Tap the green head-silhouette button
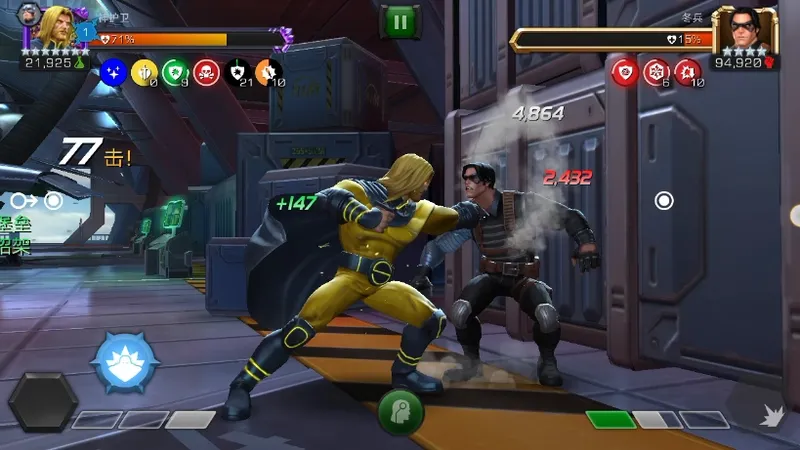The image size is (800, 450). pyautogui.click(x=400, y=411)
